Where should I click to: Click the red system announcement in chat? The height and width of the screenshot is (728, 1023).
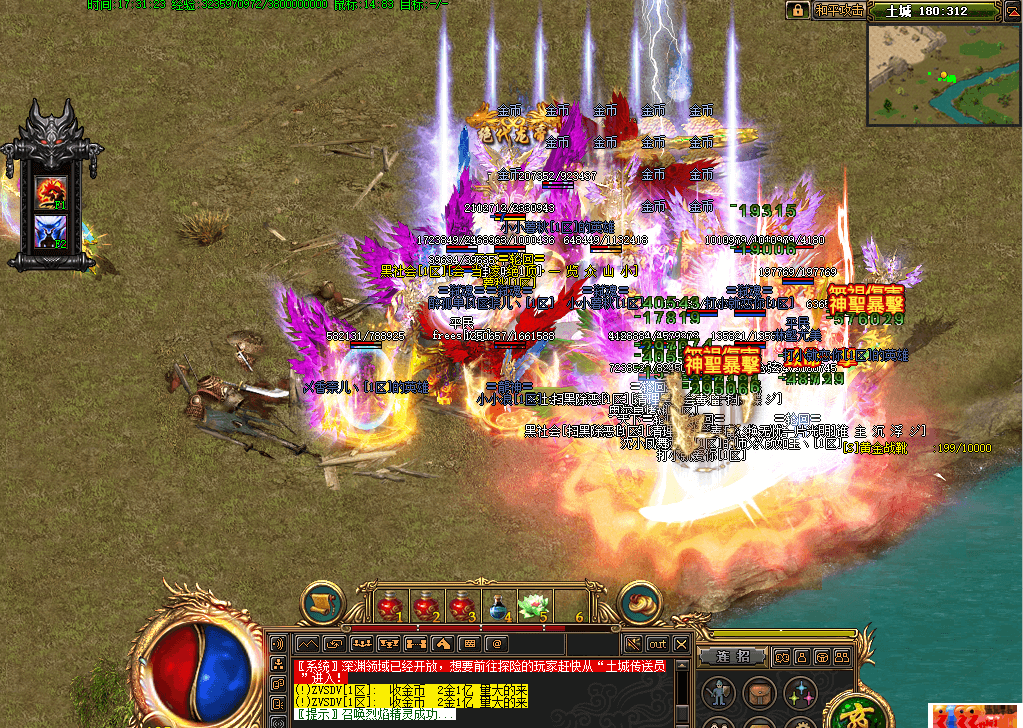click(470, 670)
